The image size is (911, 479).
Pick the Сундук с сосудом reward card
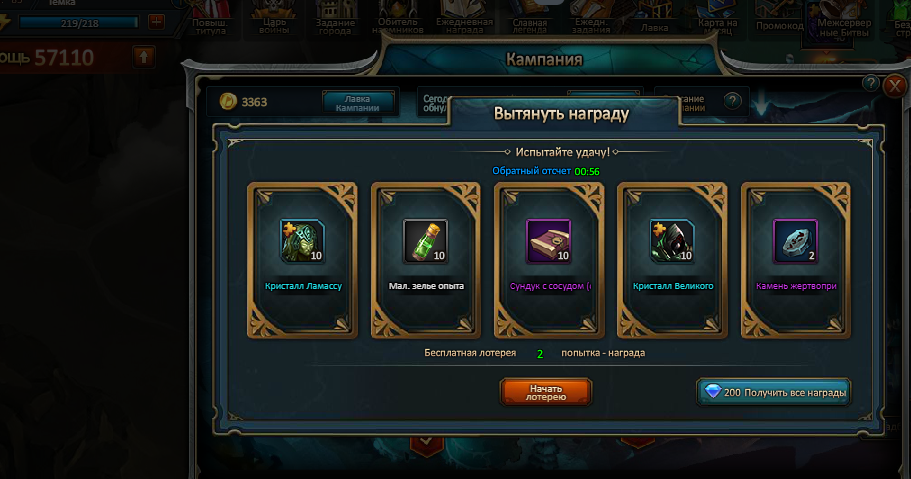pos(549,262)
